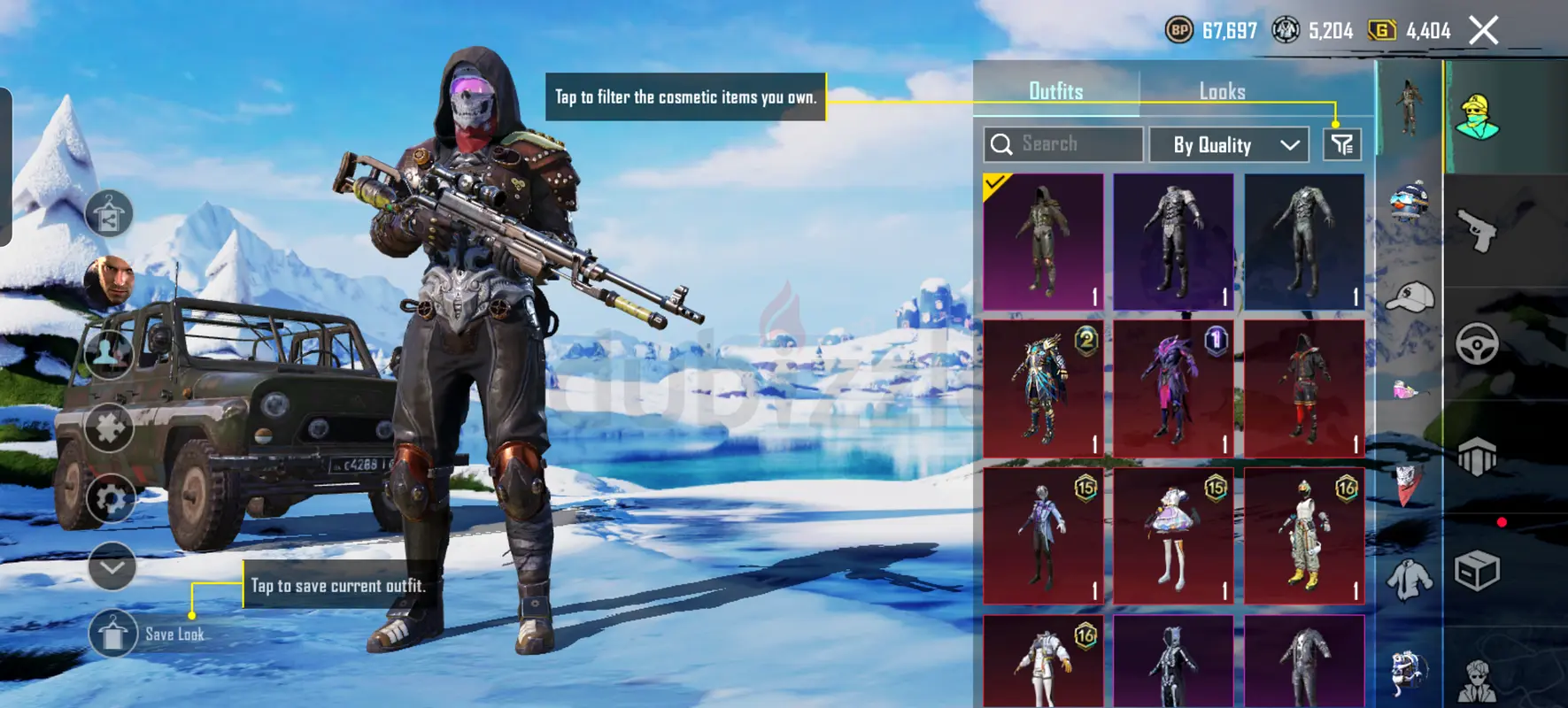Switch to the Looks tab
1568x708 pixels.
(1222, 91)
